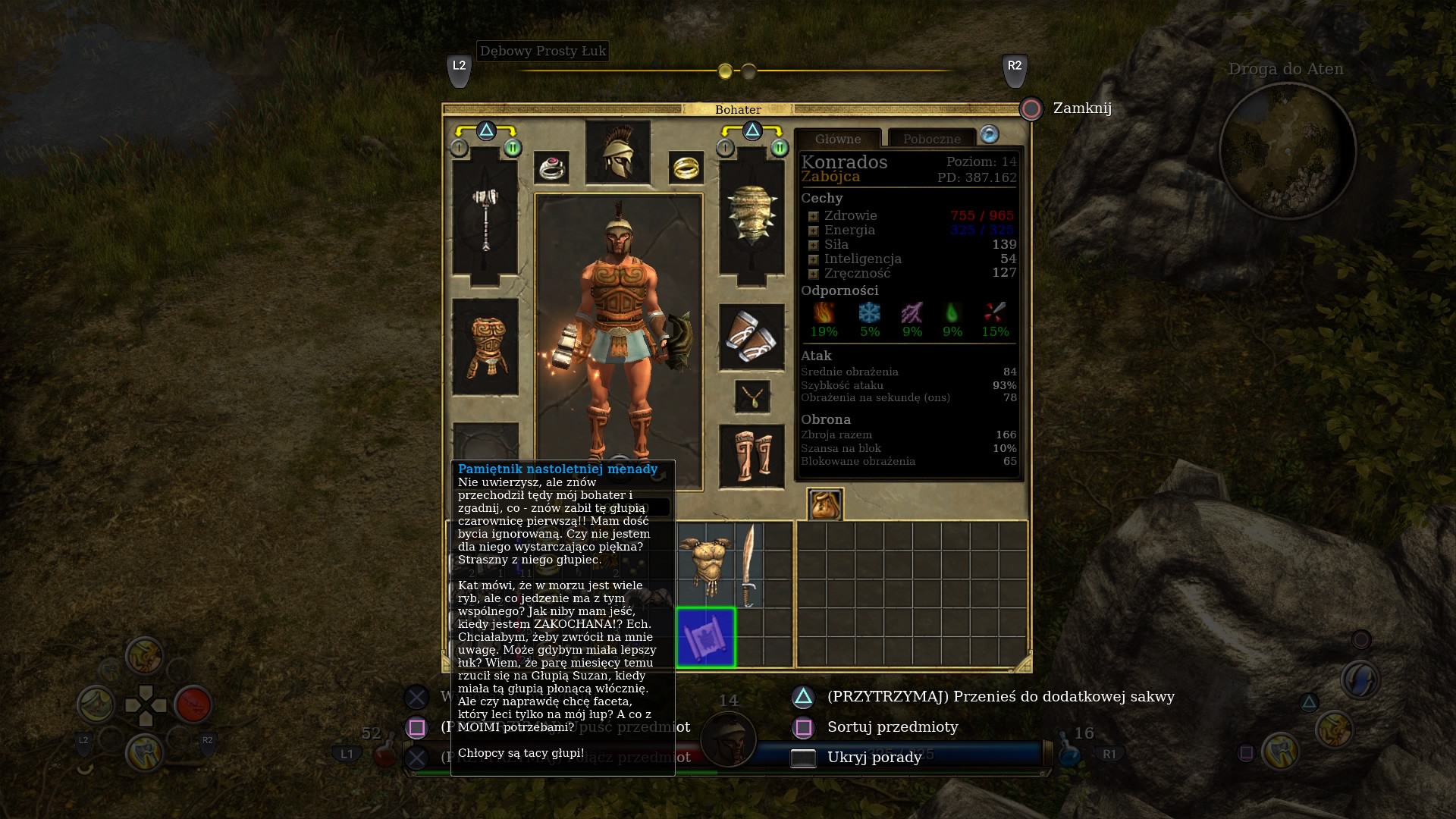1456x819 pixels.
Task: Expand the Zdrowie attribute details
Action: (813, 216)
